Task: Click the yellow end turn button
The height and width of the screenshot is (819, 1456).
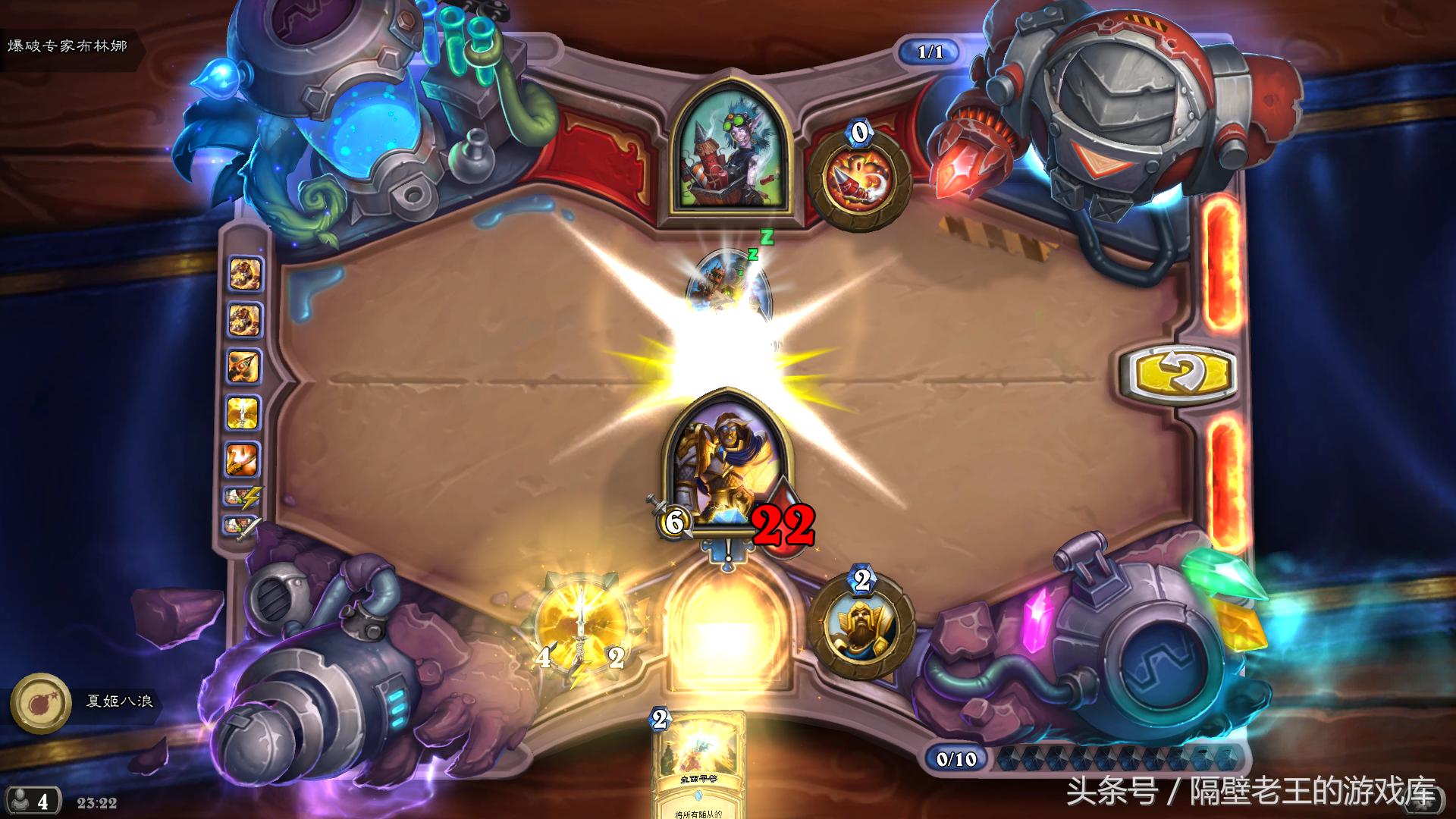Action: tap(1179, 373)
